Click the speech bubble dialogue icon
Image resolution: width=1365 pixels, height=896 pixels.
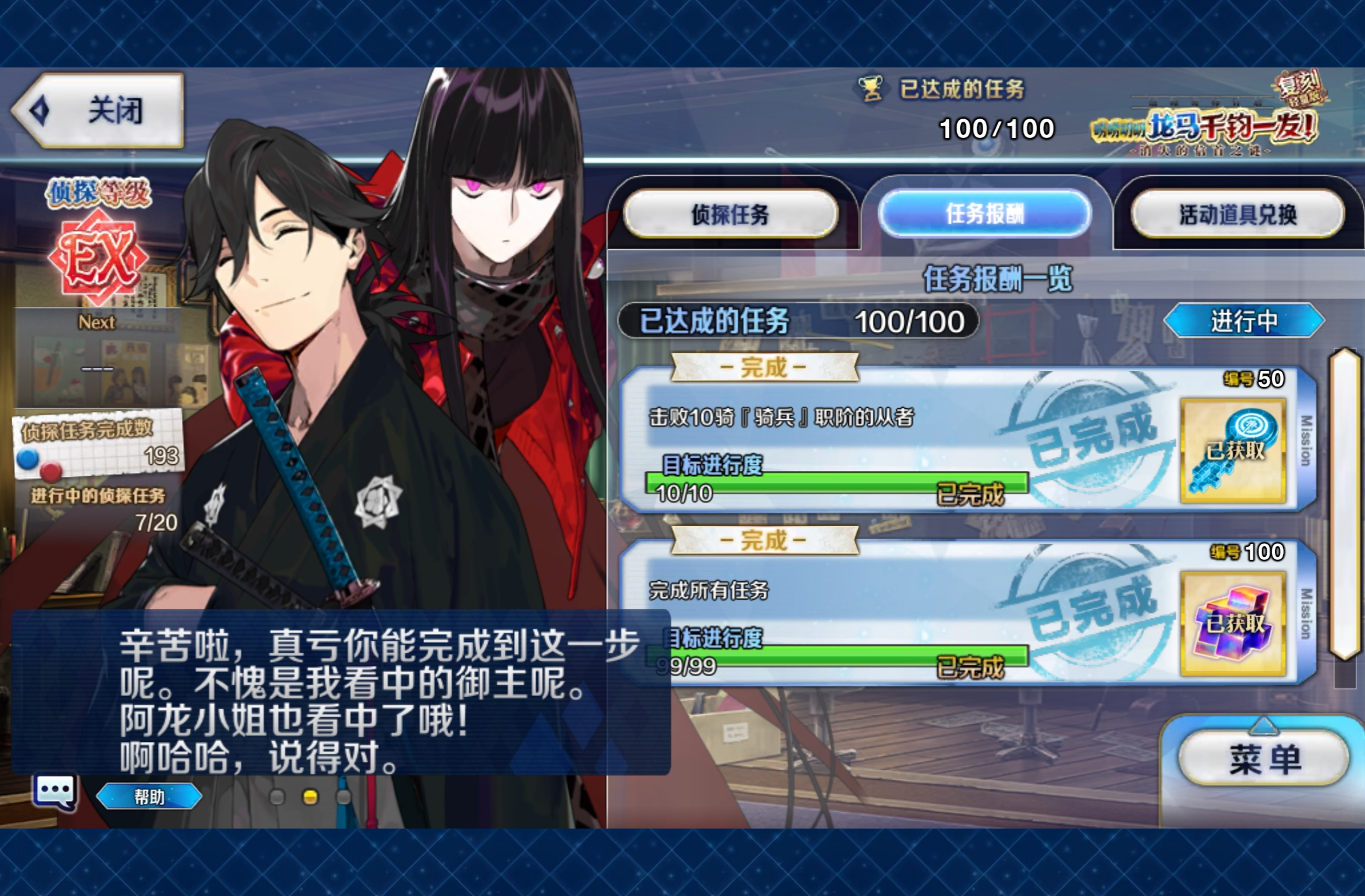[x=55, y=791]
